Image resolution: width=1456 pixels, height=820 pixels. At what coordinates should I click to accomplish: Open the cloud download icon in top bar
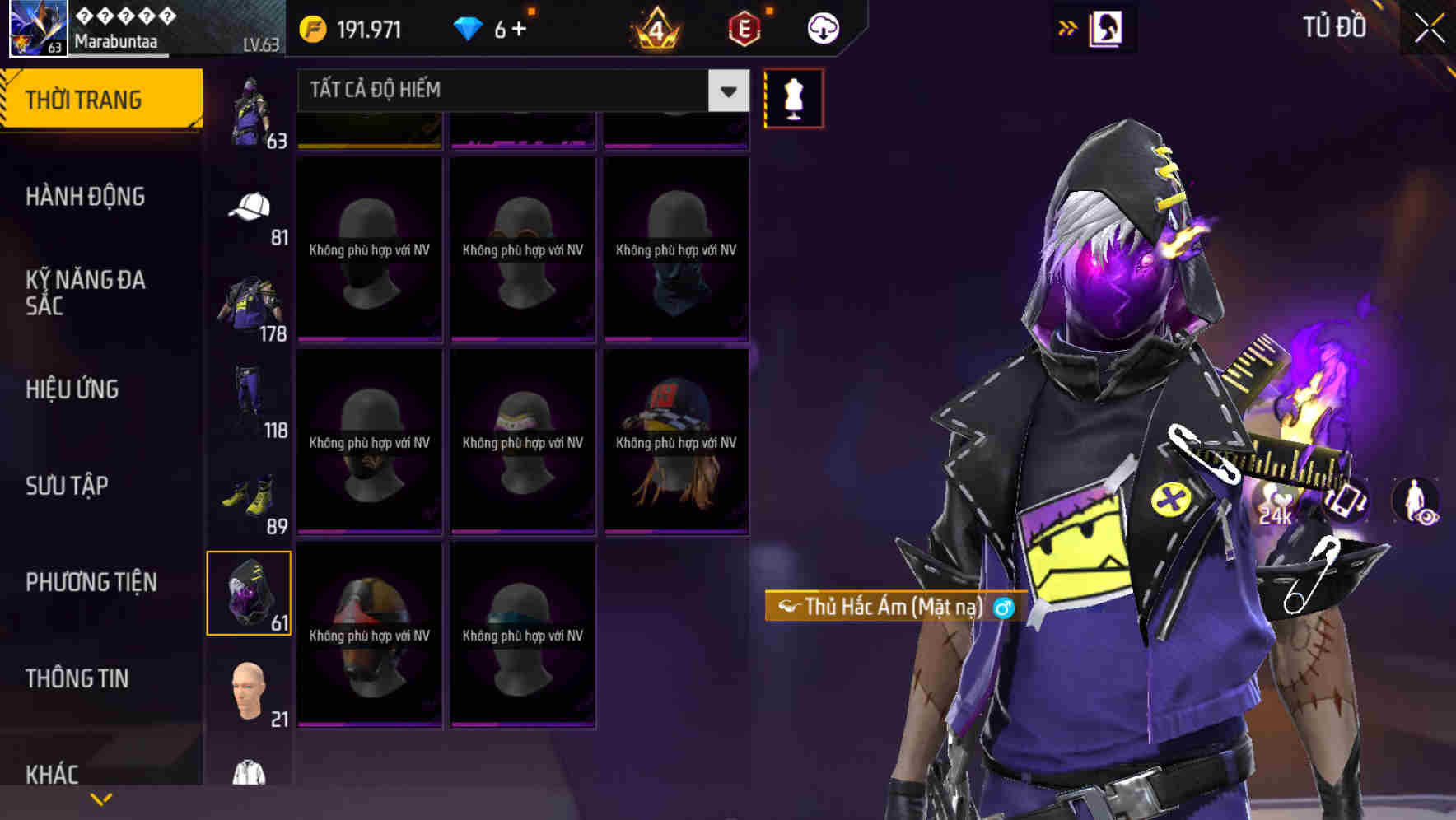pos(822,27)
